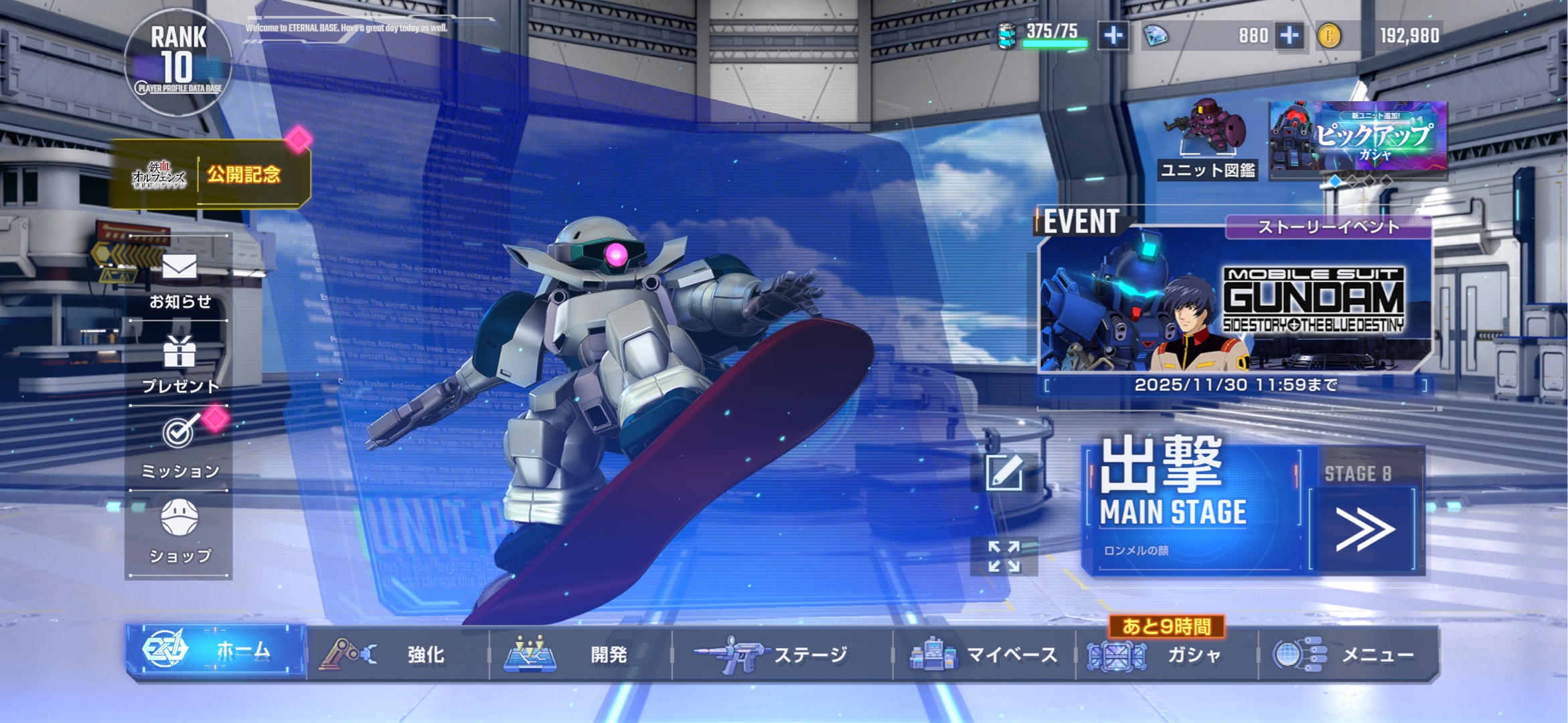Open the Blue Destiny story event banner
1568x723 pixels.
(x=1235, y=301)
